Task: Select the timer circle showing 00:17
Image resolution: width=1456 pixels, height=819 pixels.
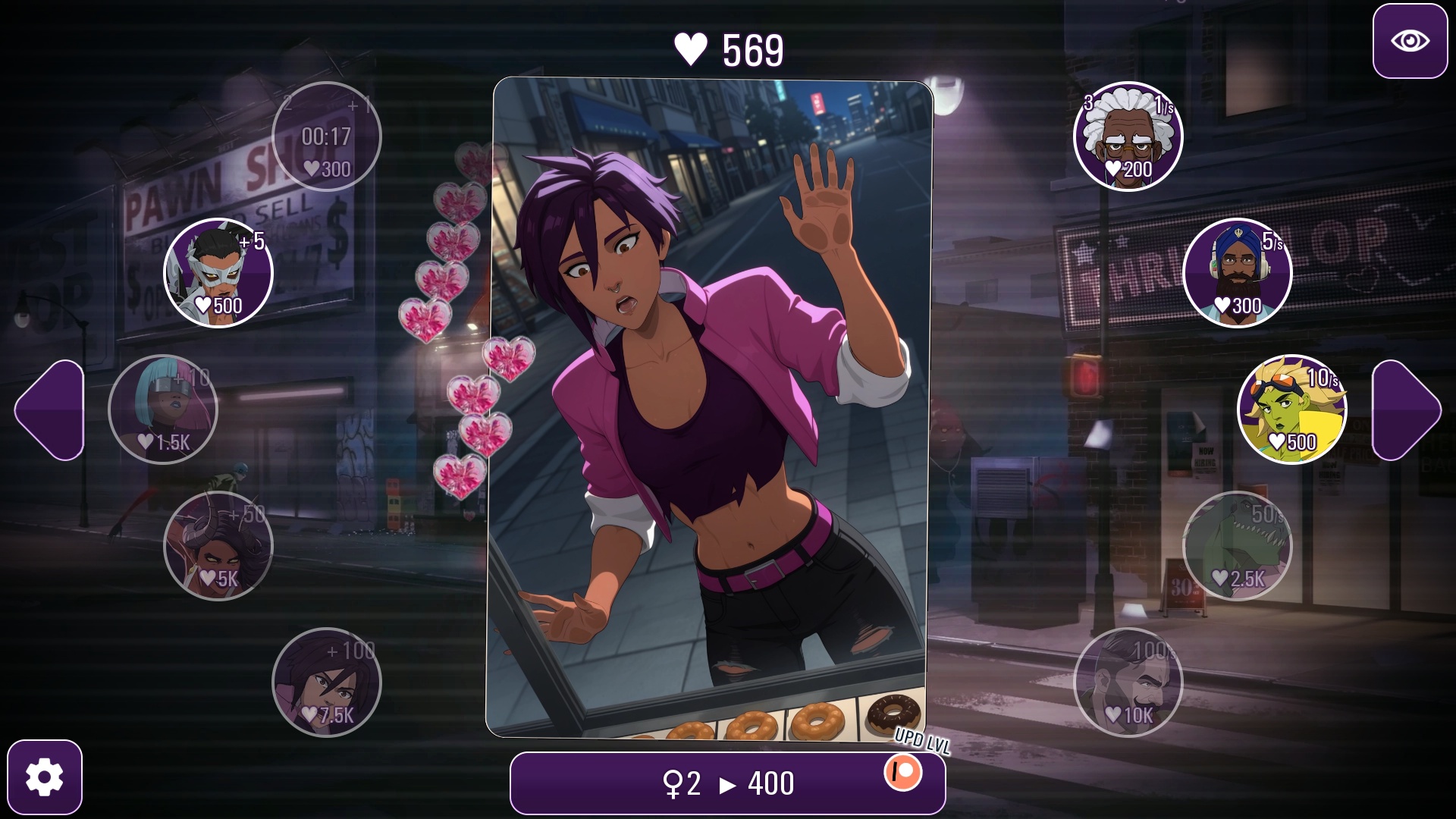Action: 327,136
